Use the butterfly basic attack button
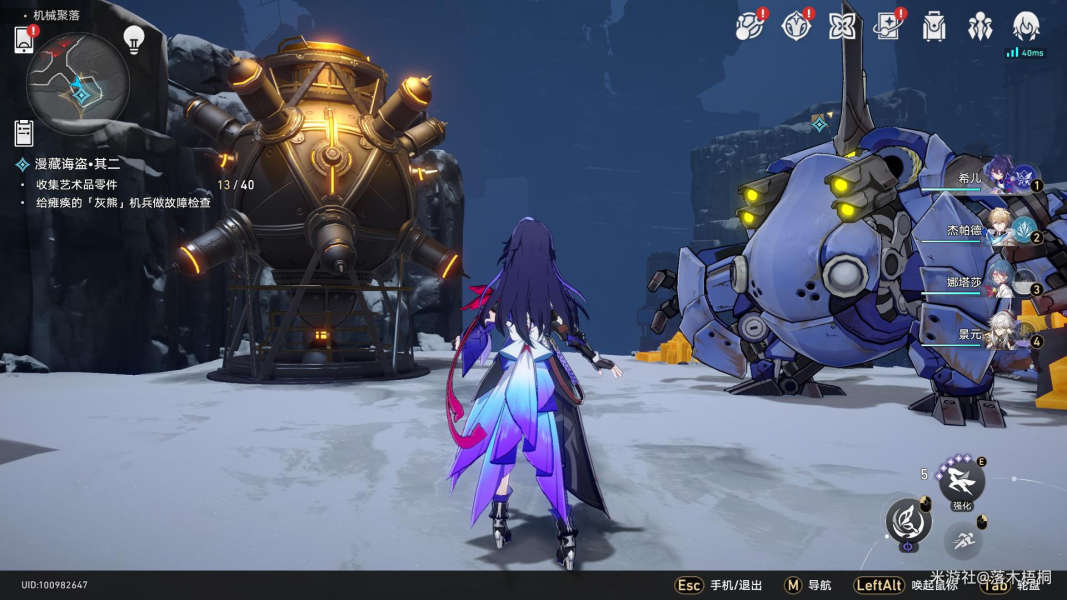Screen dimensions: 1067x600 [907, 520]
